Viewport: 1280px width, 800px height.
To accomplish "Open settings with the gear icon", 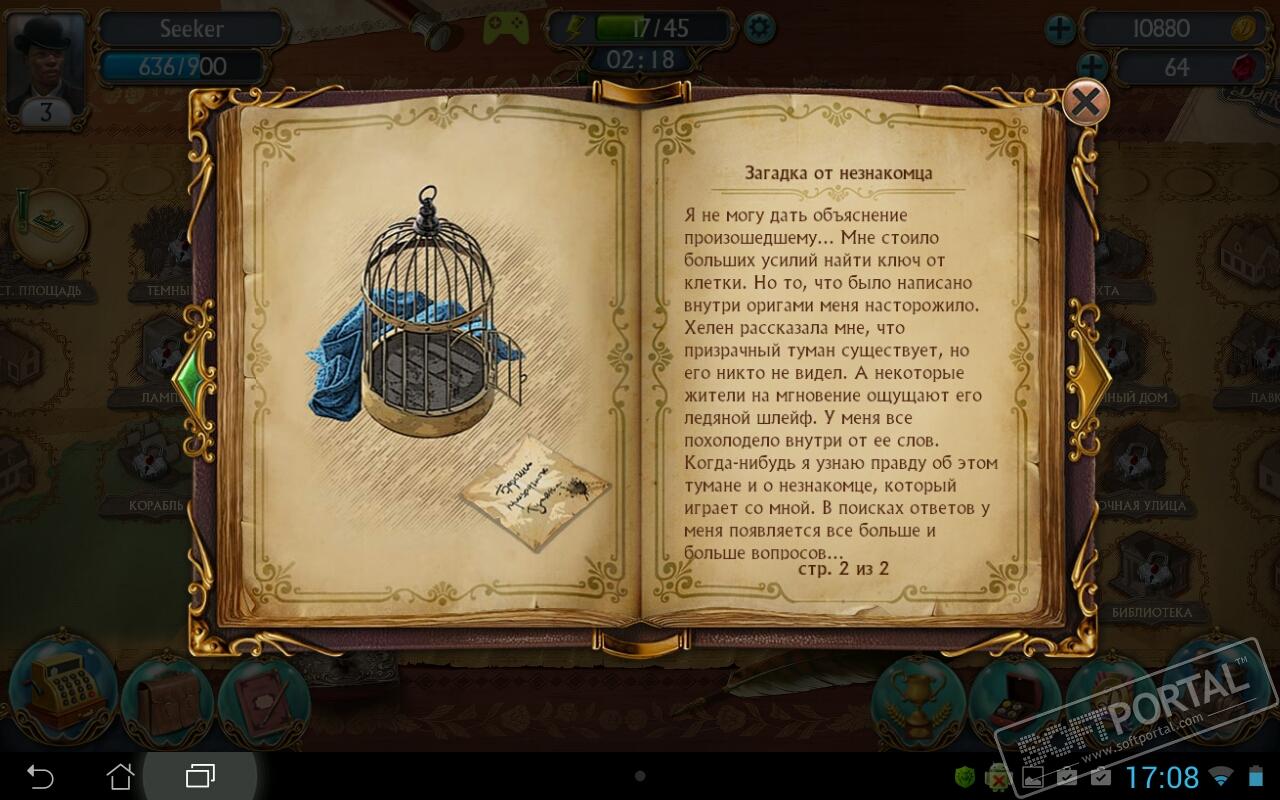I will click(x=760, y=27).
